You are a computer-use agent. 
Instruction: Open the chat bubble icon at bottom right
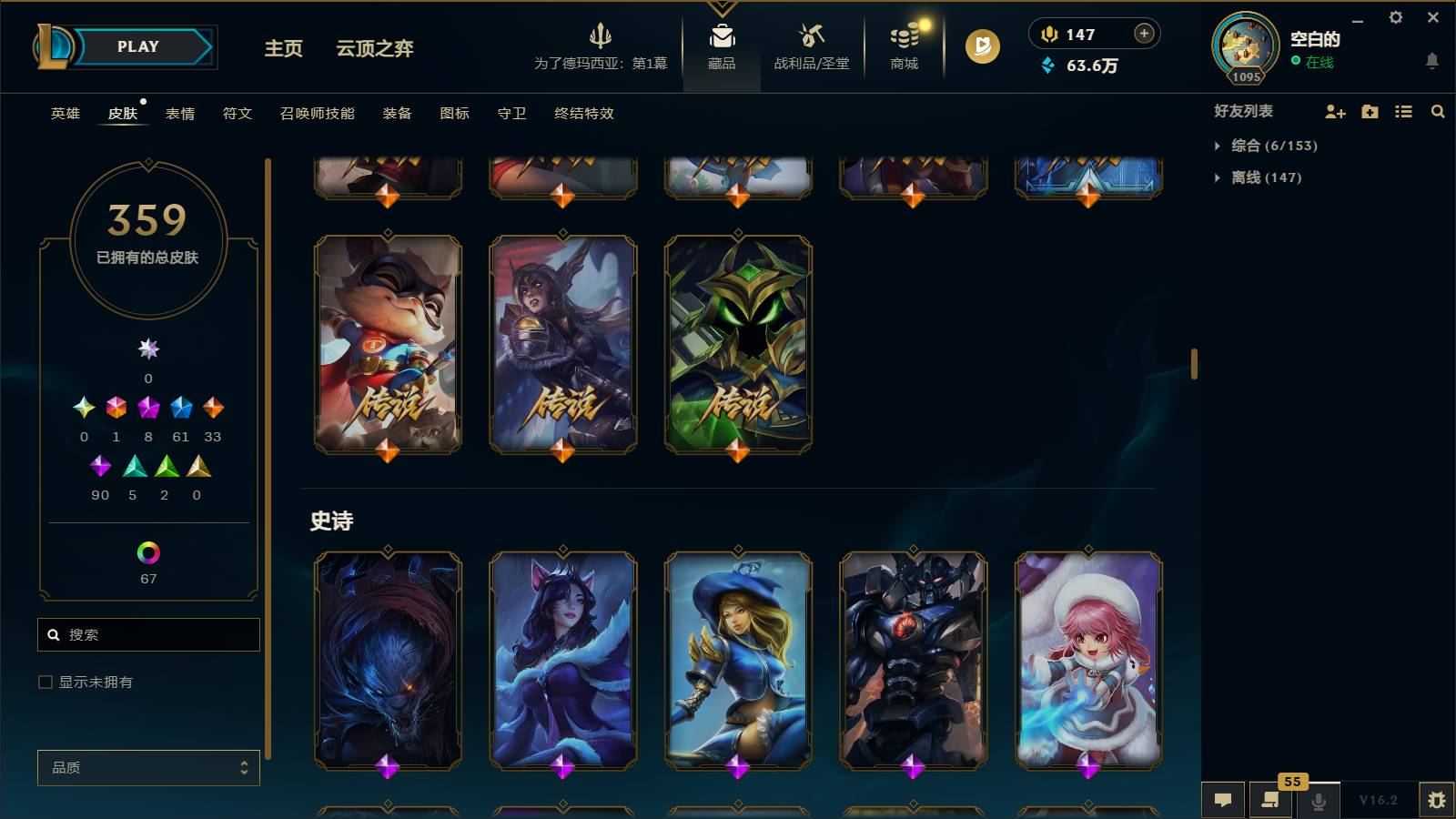coord(1224,800)
